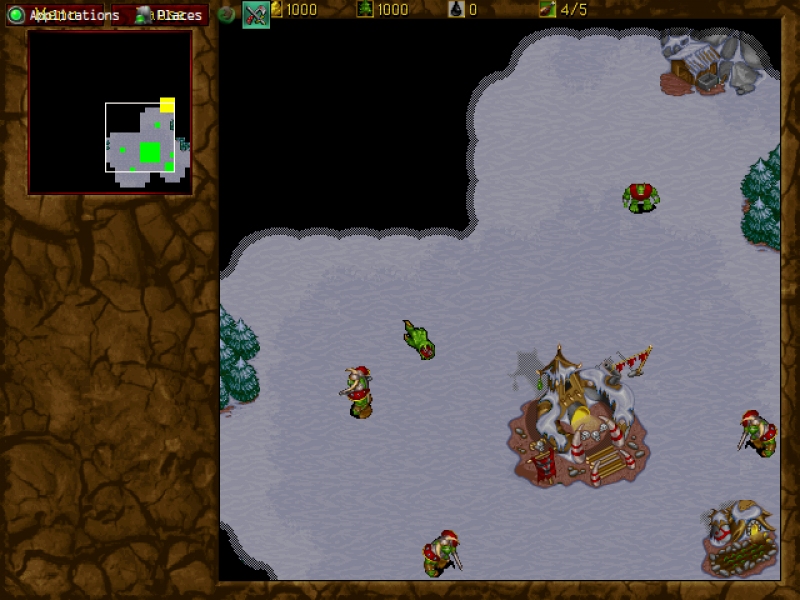Screen dimensions: 800x600
Task: Click the yellow marker on the minimap
Action: click(x=167, y=105)
